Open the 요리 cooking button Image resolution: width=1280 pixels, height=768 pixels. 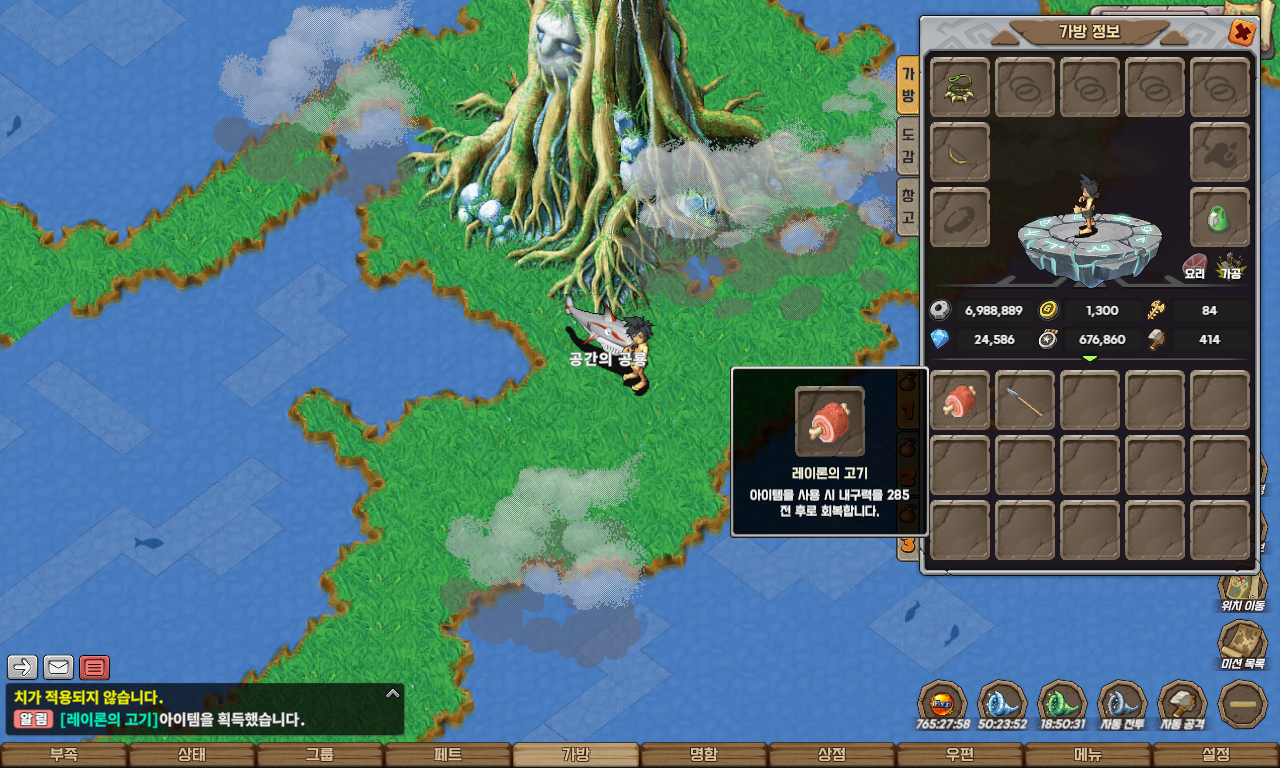tap(1194, 266)
